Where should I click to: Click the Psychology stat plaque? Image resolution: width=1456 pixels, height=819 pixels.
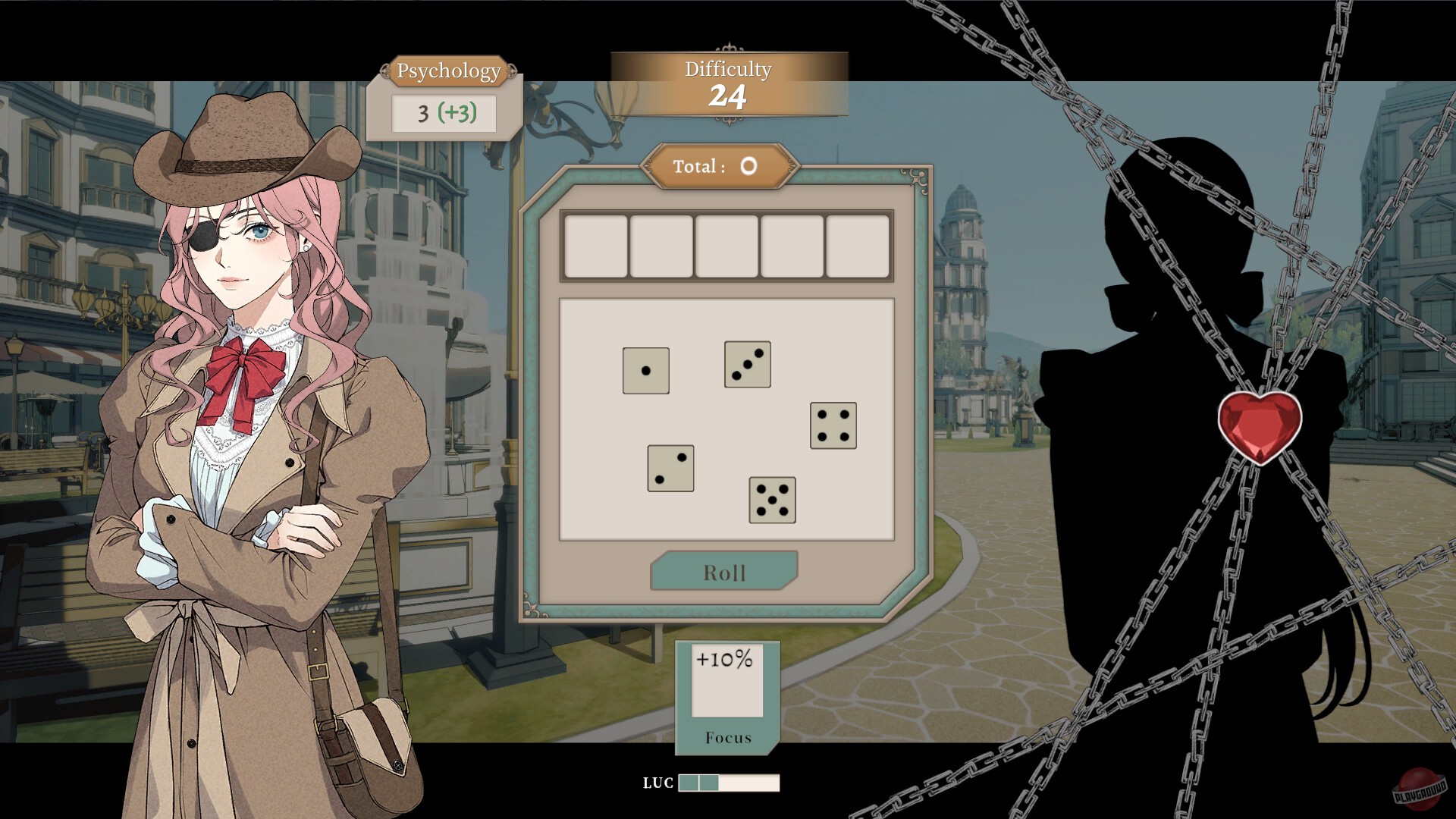[x=447, y=72]
